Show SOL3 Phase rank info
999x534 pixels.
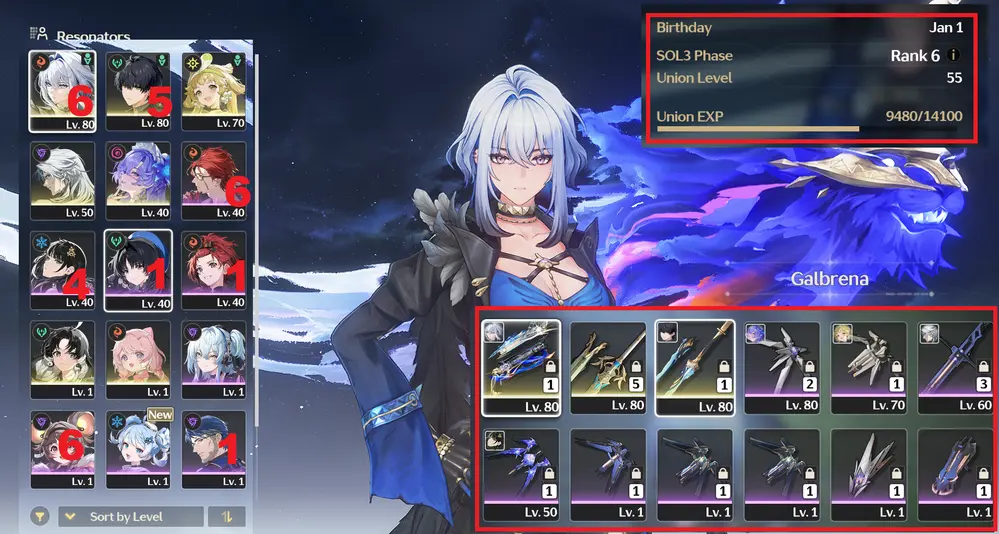click(x=954, y=55)
